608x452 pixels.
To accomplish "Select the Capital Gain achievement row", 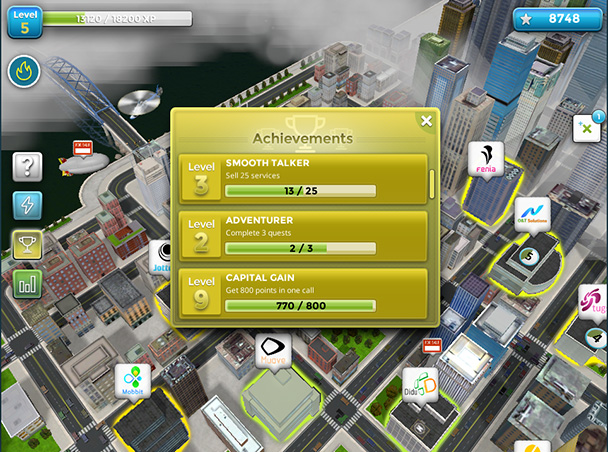I will click(304, 292).
